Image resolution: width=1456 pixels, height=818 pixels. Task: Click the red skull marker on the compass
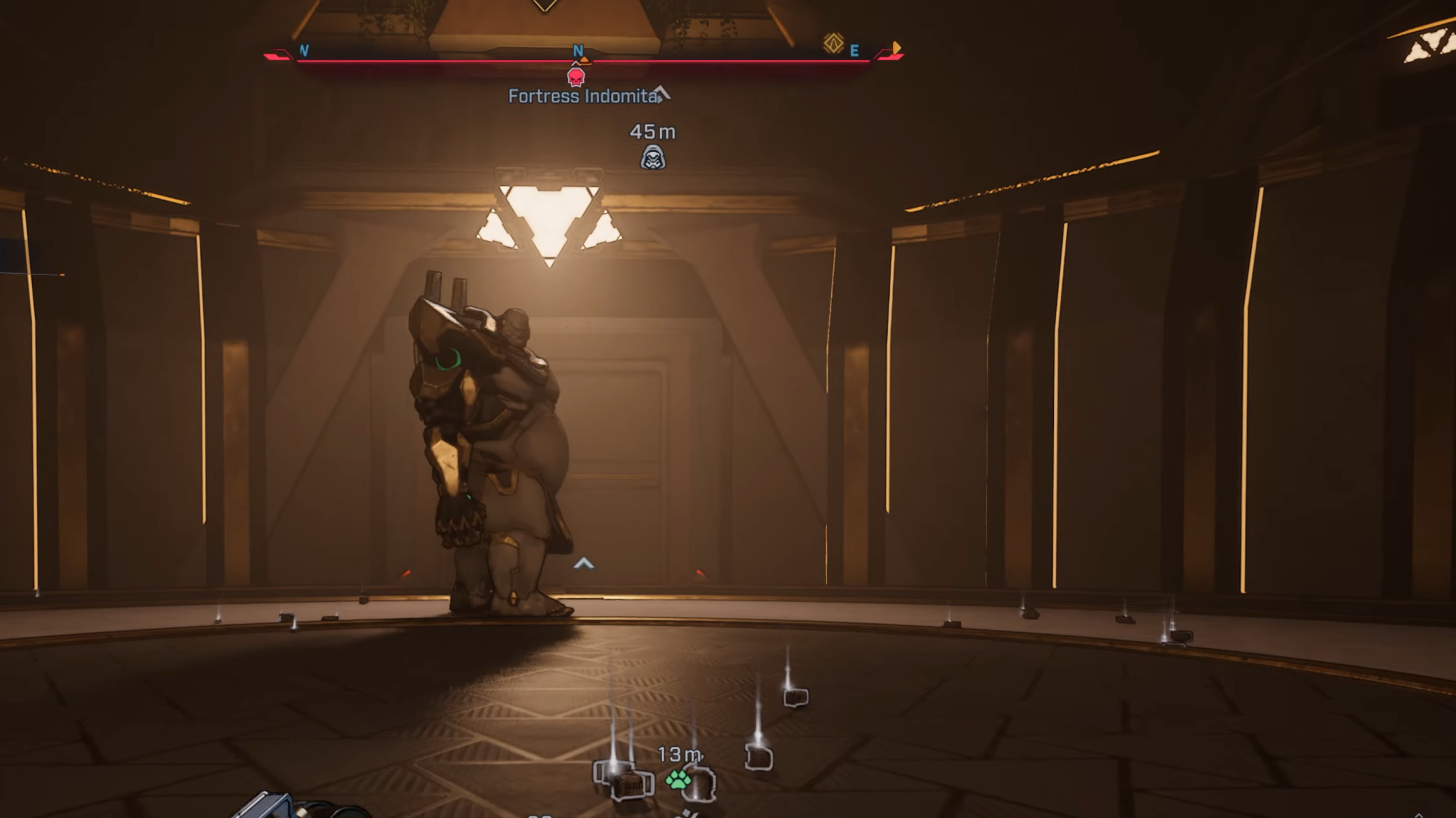point(576,77)
